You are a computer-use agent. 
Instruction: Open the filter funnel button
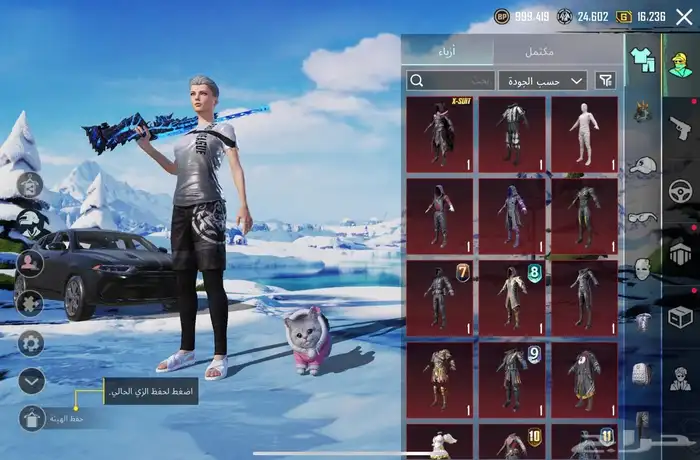[x=606, y=80]
